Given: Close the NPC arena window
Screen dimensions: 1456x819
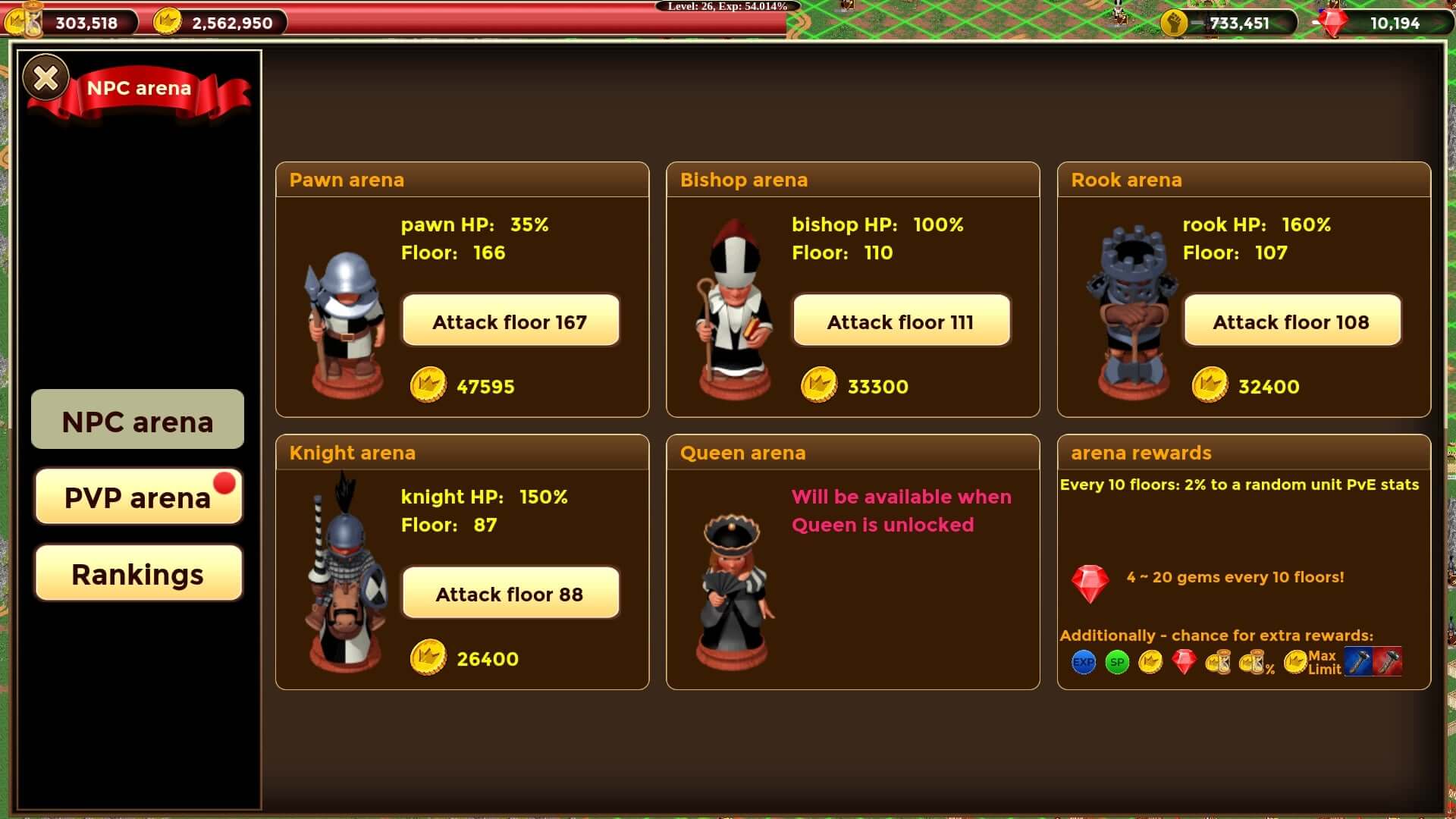Looking at the screenshot, I should point(45,77).
